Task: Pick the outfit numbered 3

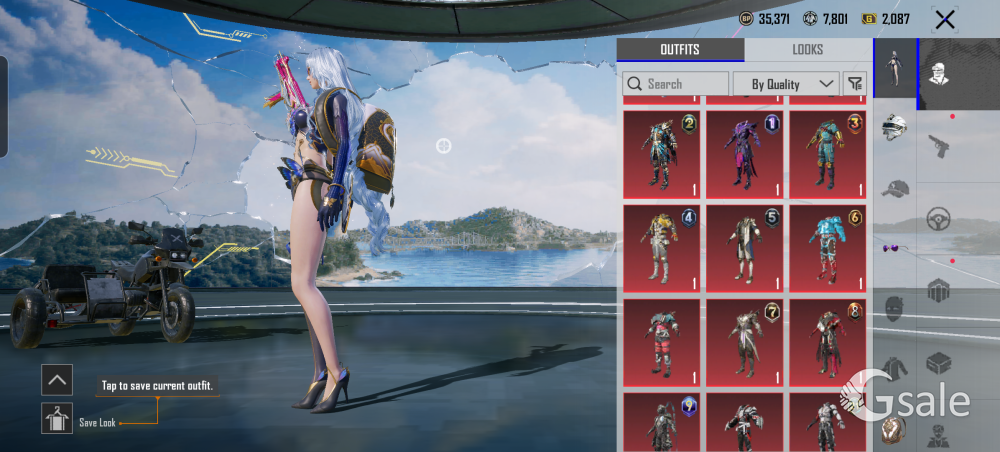Action: click(829, 154)
